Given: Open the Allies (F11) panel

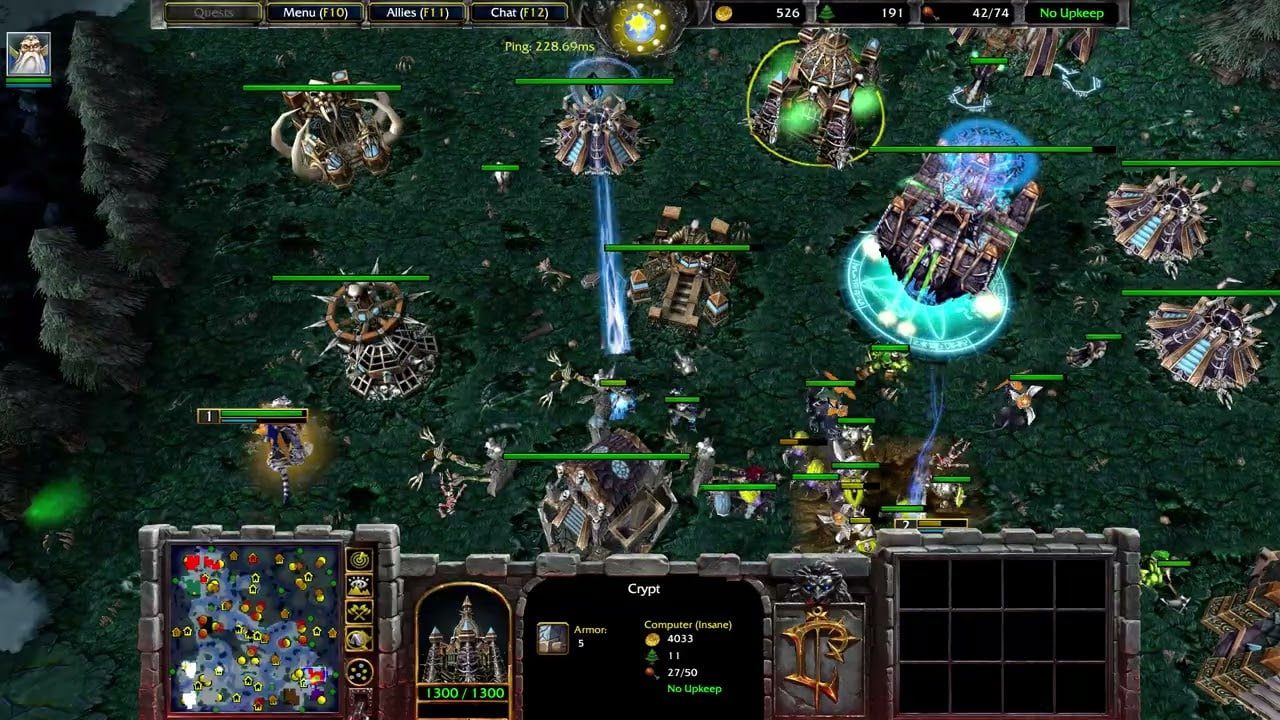Looking at the screenshot, I should coord(416,13).
